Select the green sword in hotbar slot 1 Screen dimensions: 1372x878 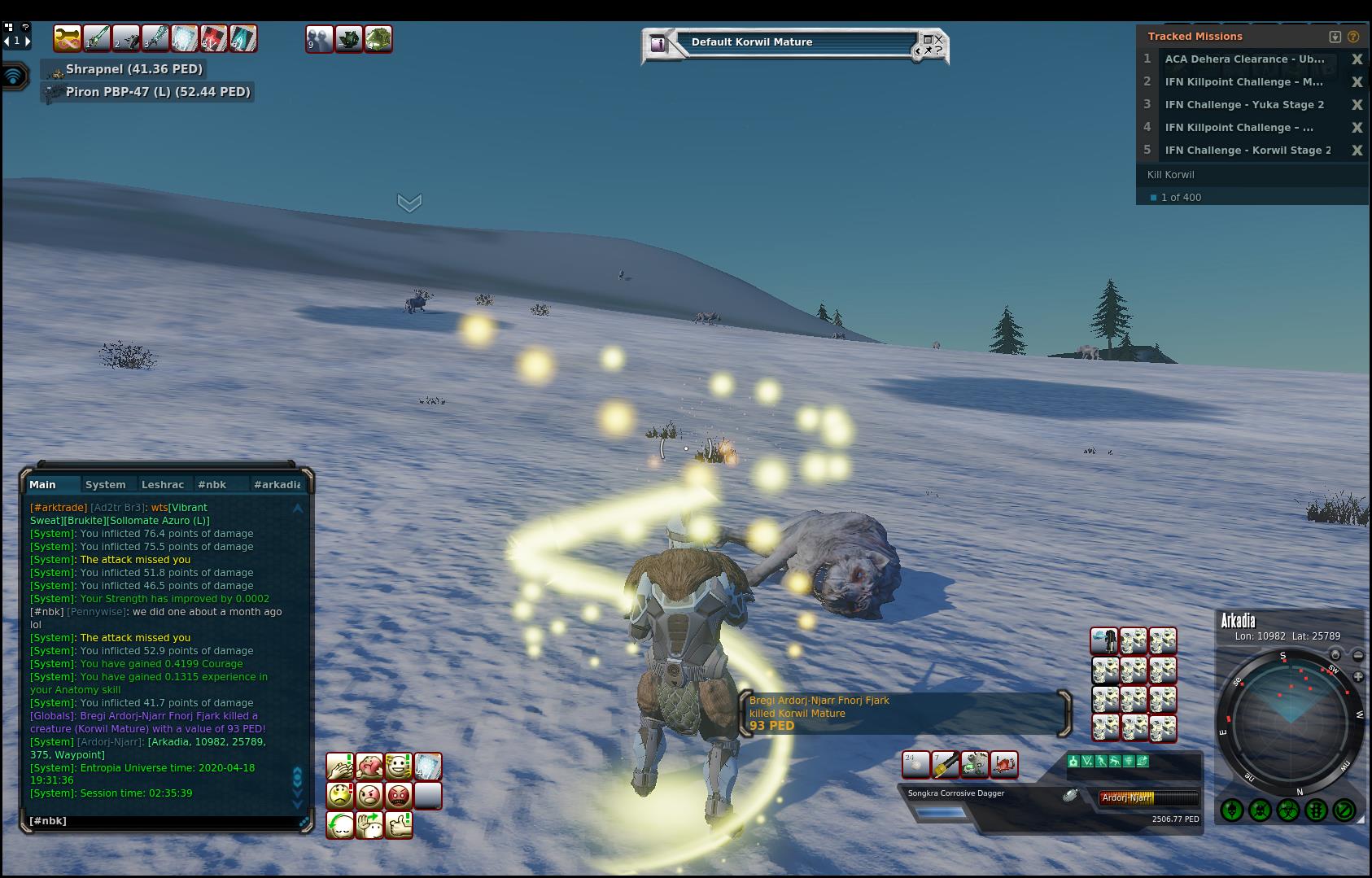click(x=97, y=38)
